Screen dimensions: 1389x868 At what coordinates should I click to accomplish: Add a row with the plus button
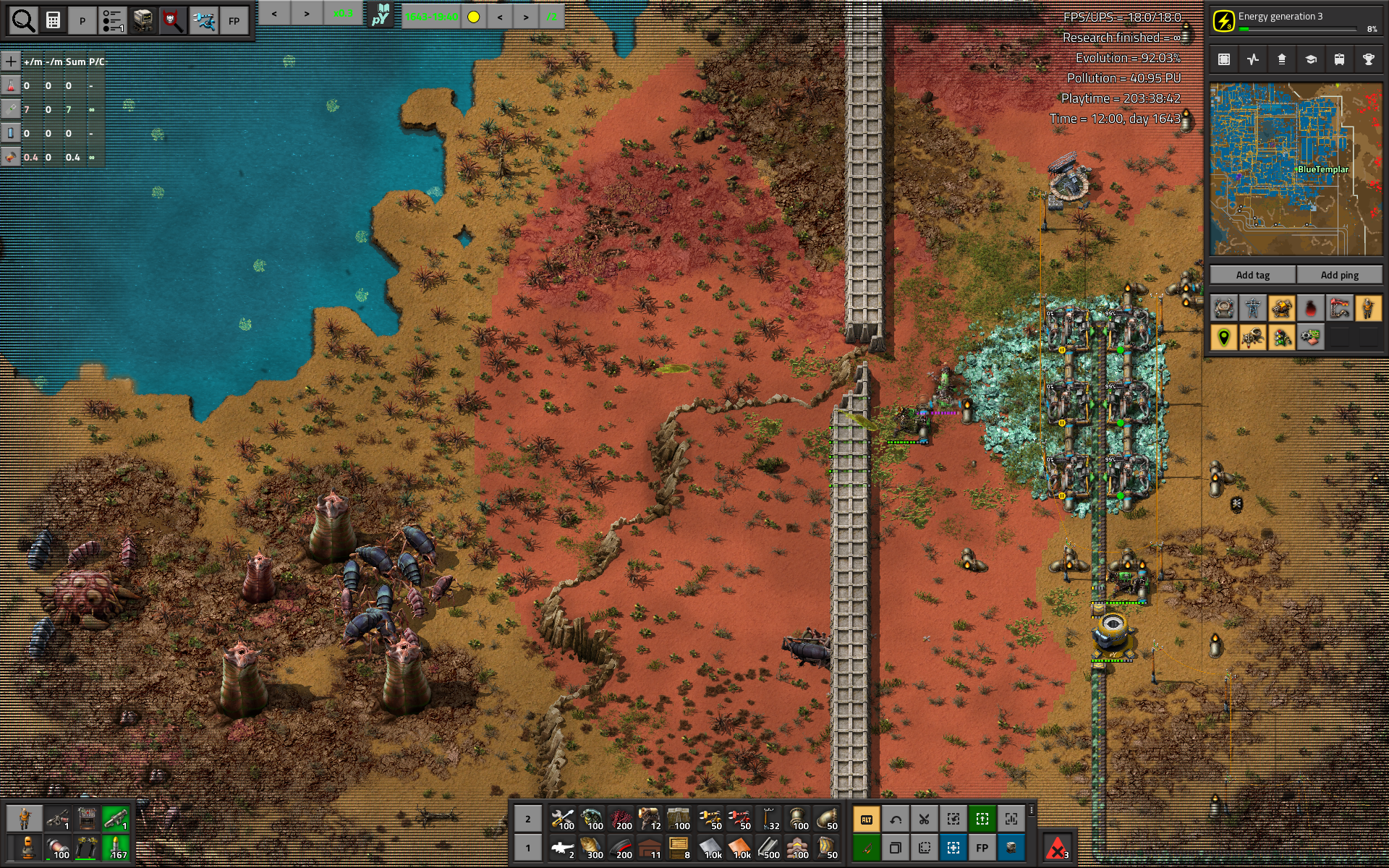coord(11,61)
